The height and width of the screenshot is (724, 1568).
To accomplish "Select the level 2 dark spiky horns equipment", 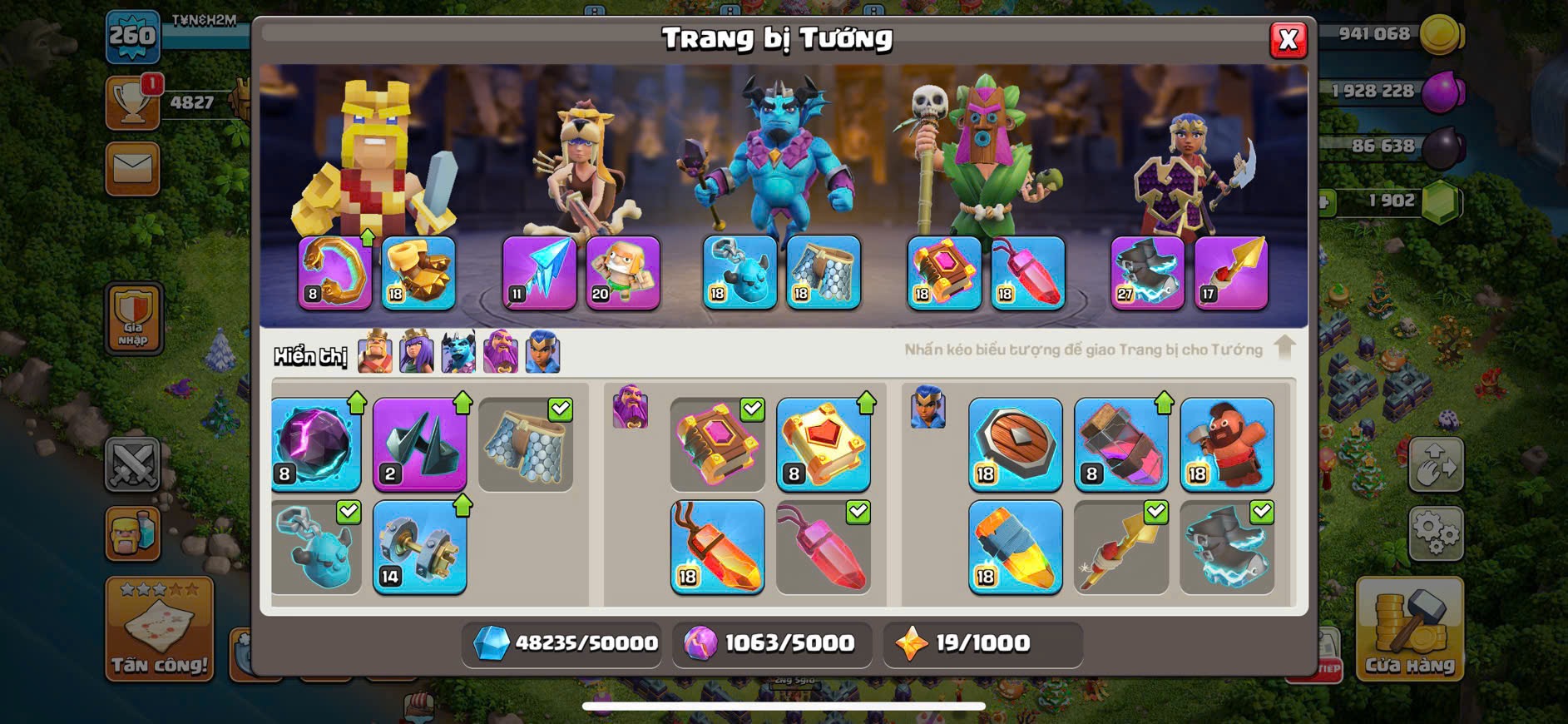I will (419, 444).
